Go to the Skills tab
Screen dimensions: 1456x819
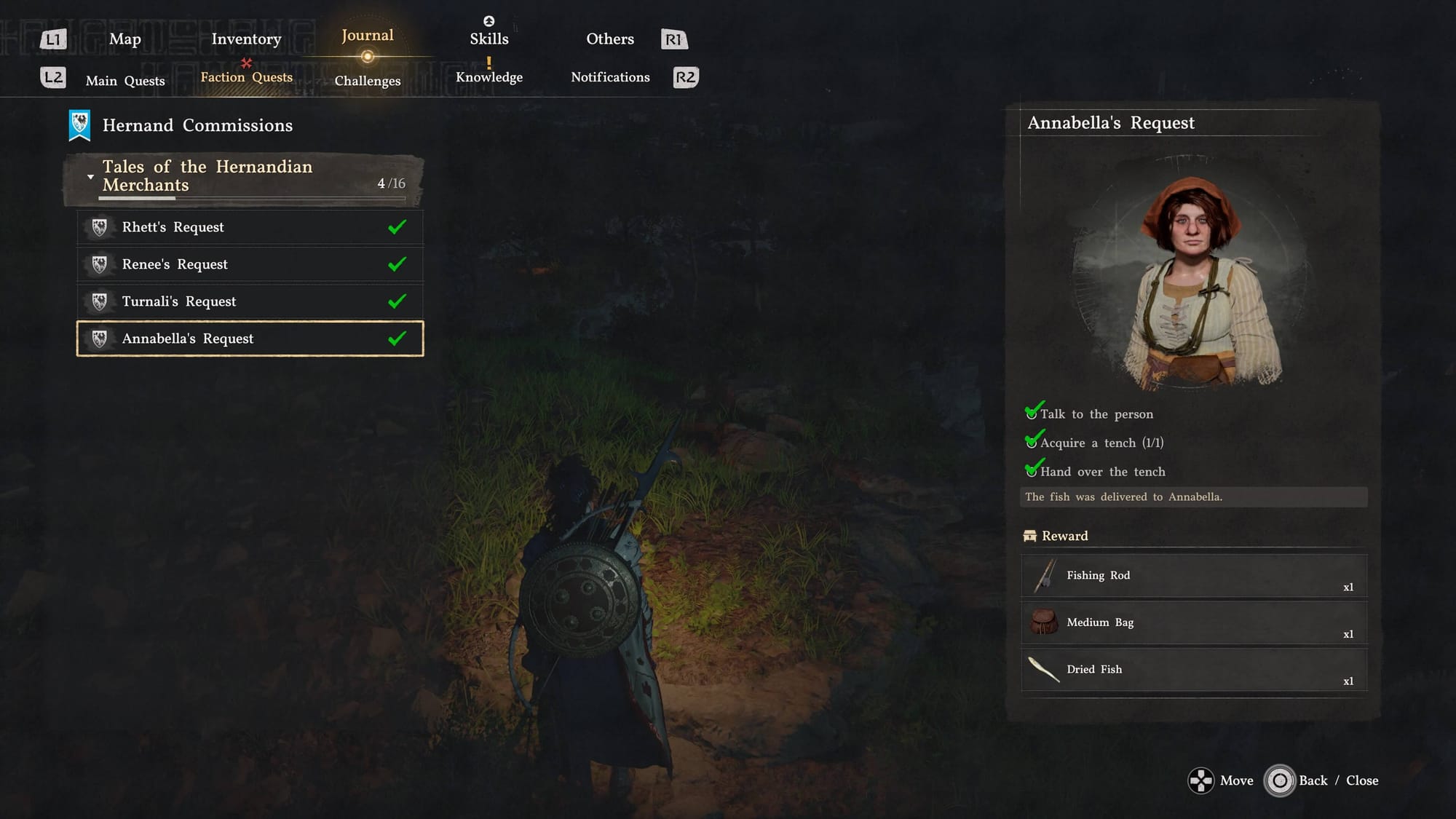click(x=488, y=39)
